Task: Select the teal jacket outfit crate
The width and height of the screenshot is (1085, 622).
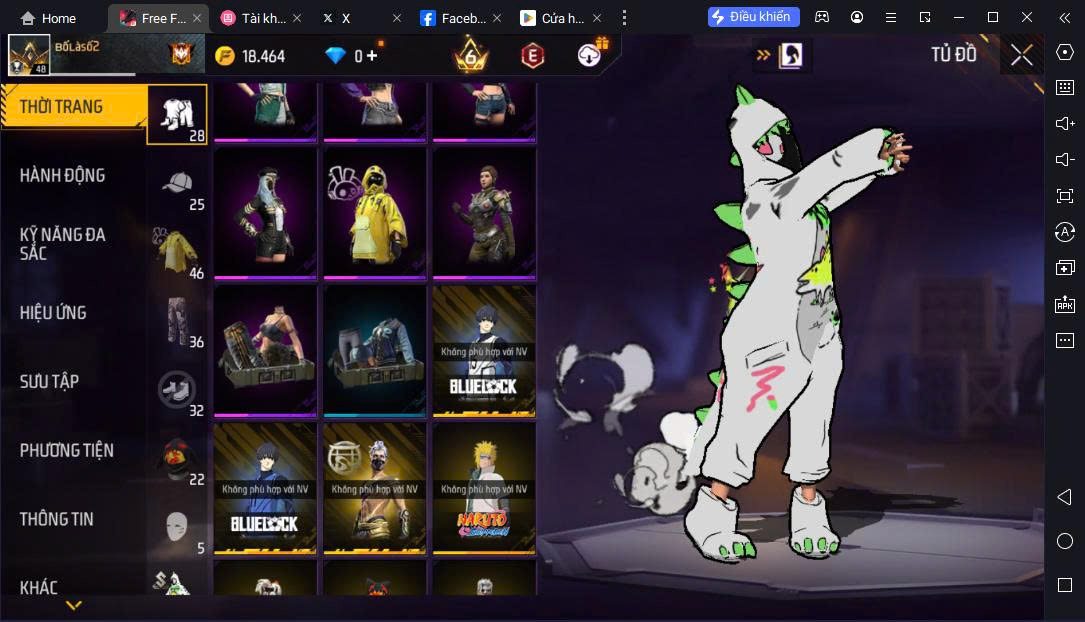Action: (374, 350)
